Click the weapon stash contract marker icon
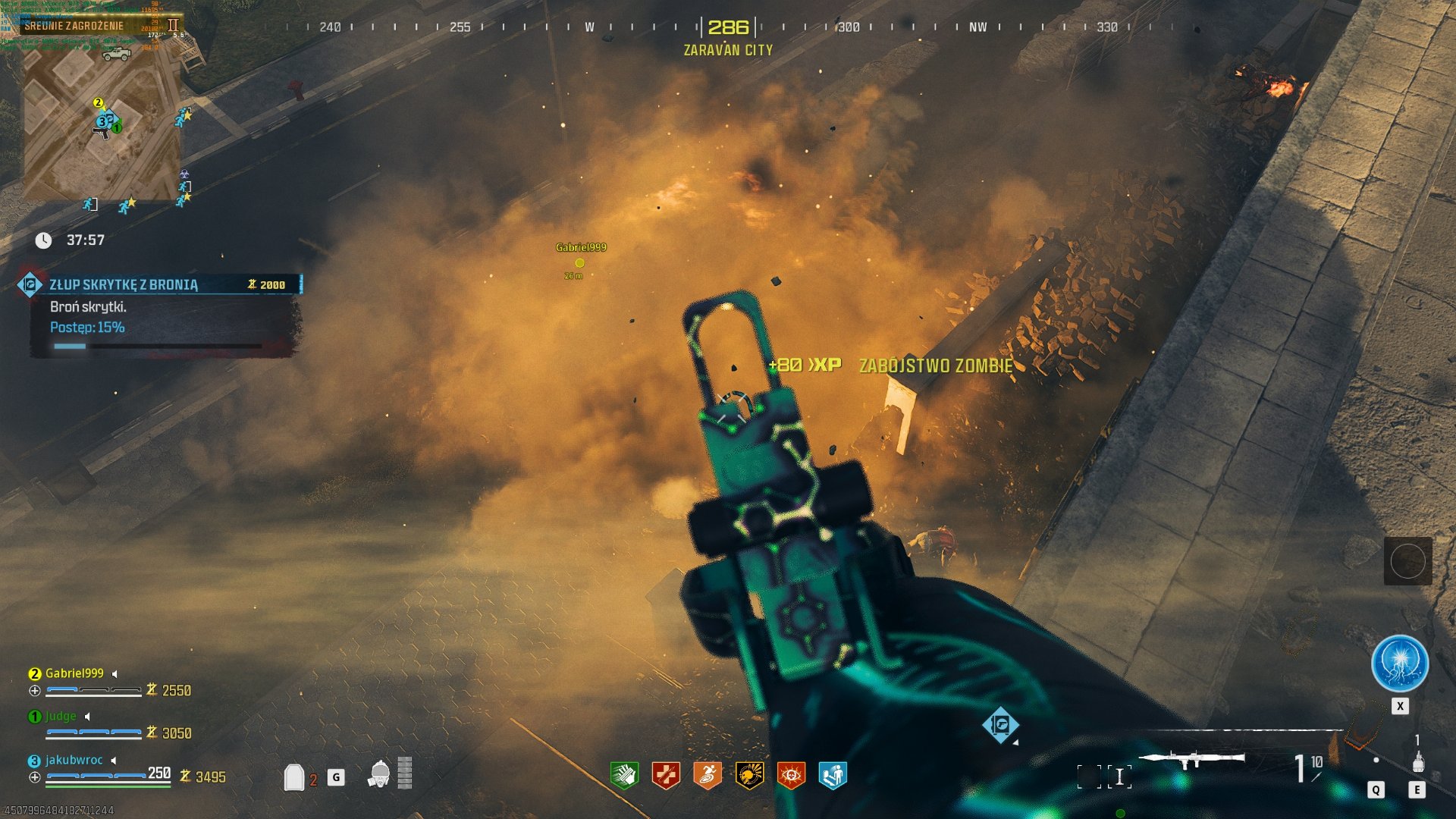Image resolution: width=1456 pixels, height=819 pixels. click(1000, 724)
